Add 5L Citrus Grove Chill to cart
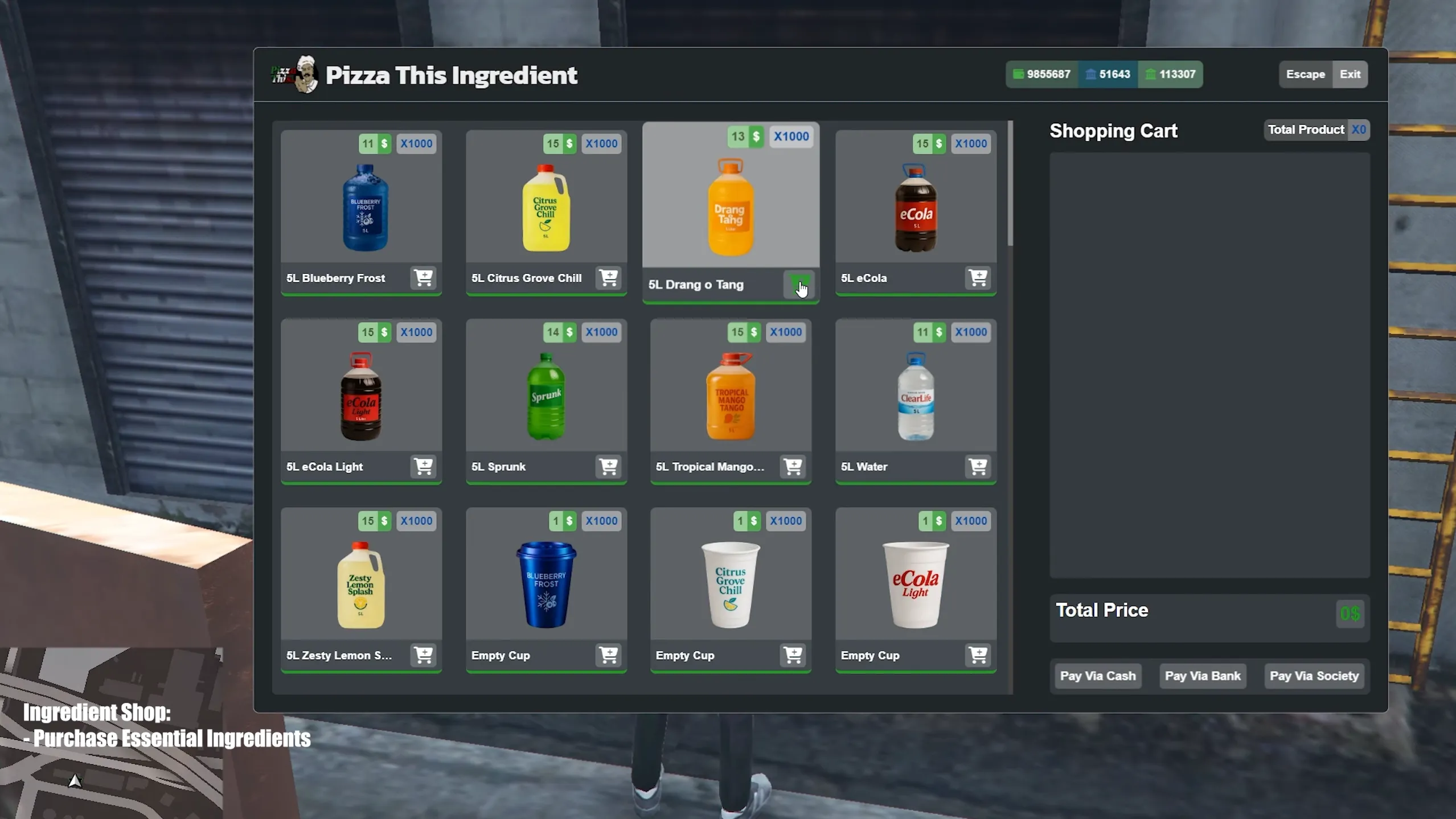Viewport: 1456px width, 819px height. tap(608, 278)
